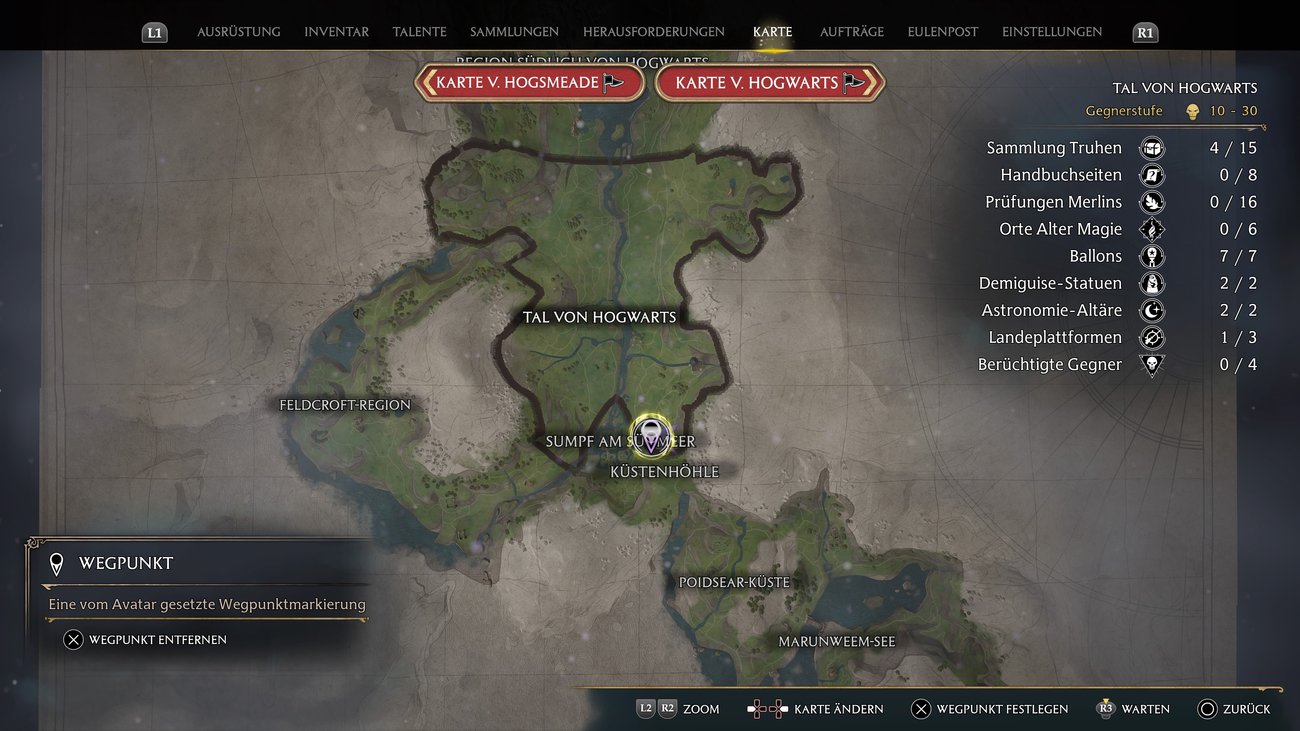Screen dimensions: 1300x731
Task: Click the Landeplattformen collection row
Action: point(1120,337)
